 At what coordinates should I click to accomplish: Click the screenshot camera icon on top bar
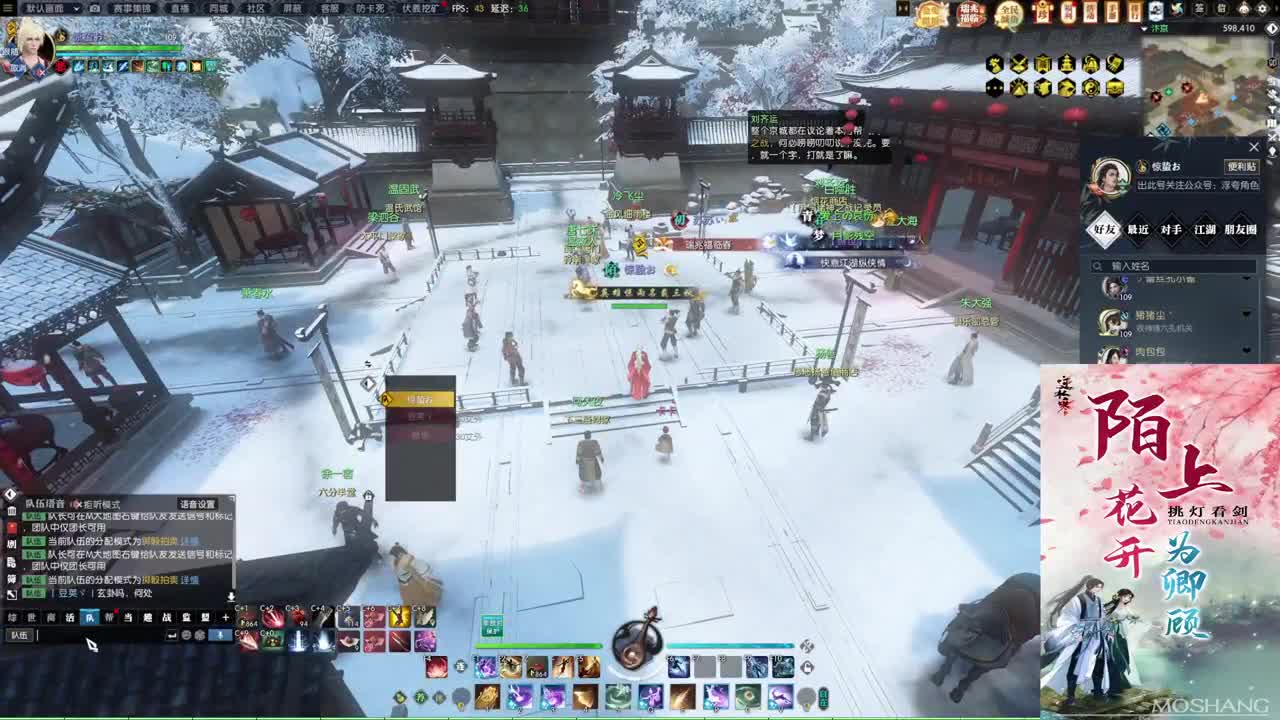[93, 7]
